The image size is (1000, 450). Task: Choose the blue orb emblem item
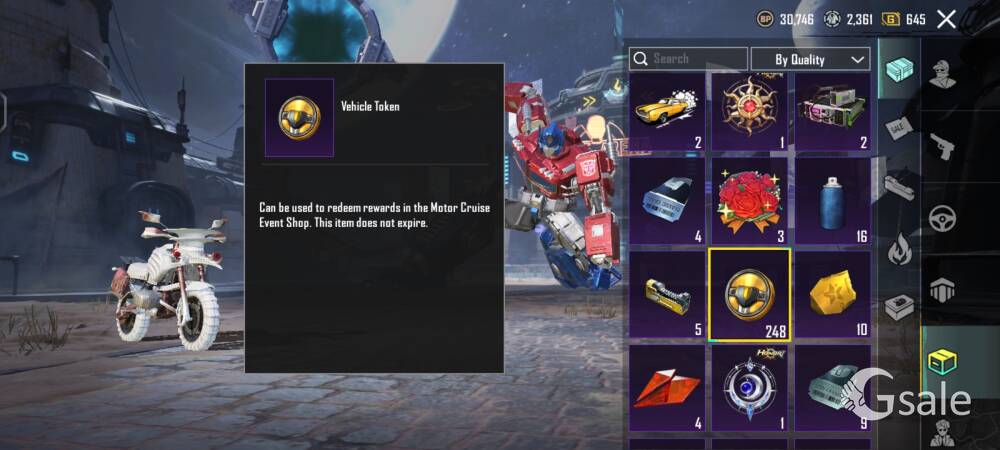click(x=750, y=388)
